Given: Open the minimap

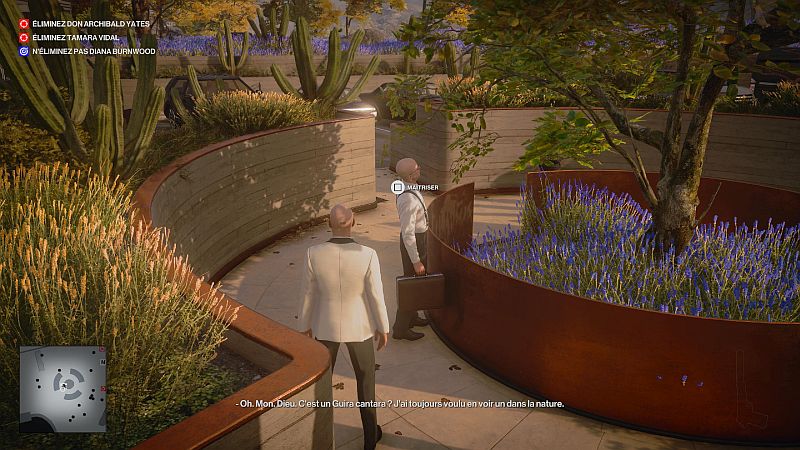Looking at the screenshot, I should 62,389.
